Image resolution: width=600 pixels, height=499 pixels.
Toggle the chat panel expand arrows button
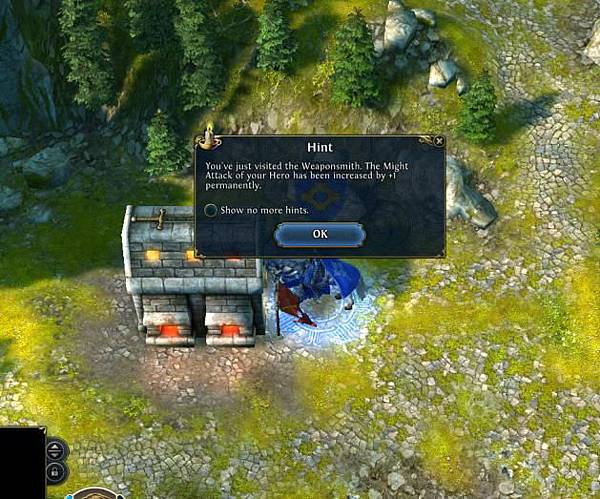point(55,449)
